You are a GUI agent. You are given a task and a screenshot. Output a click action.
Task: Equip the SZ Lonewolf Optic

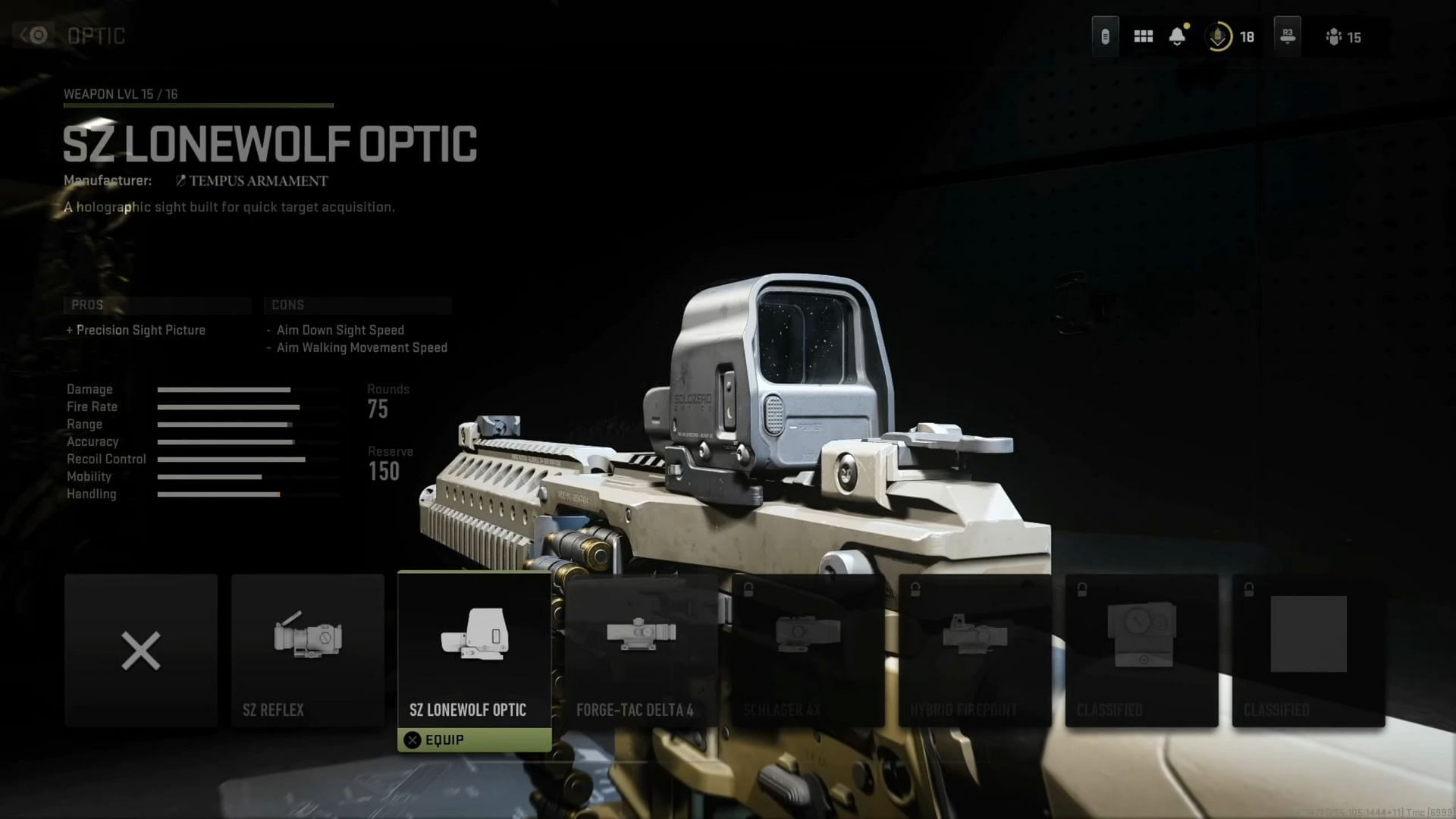(475, 740)
